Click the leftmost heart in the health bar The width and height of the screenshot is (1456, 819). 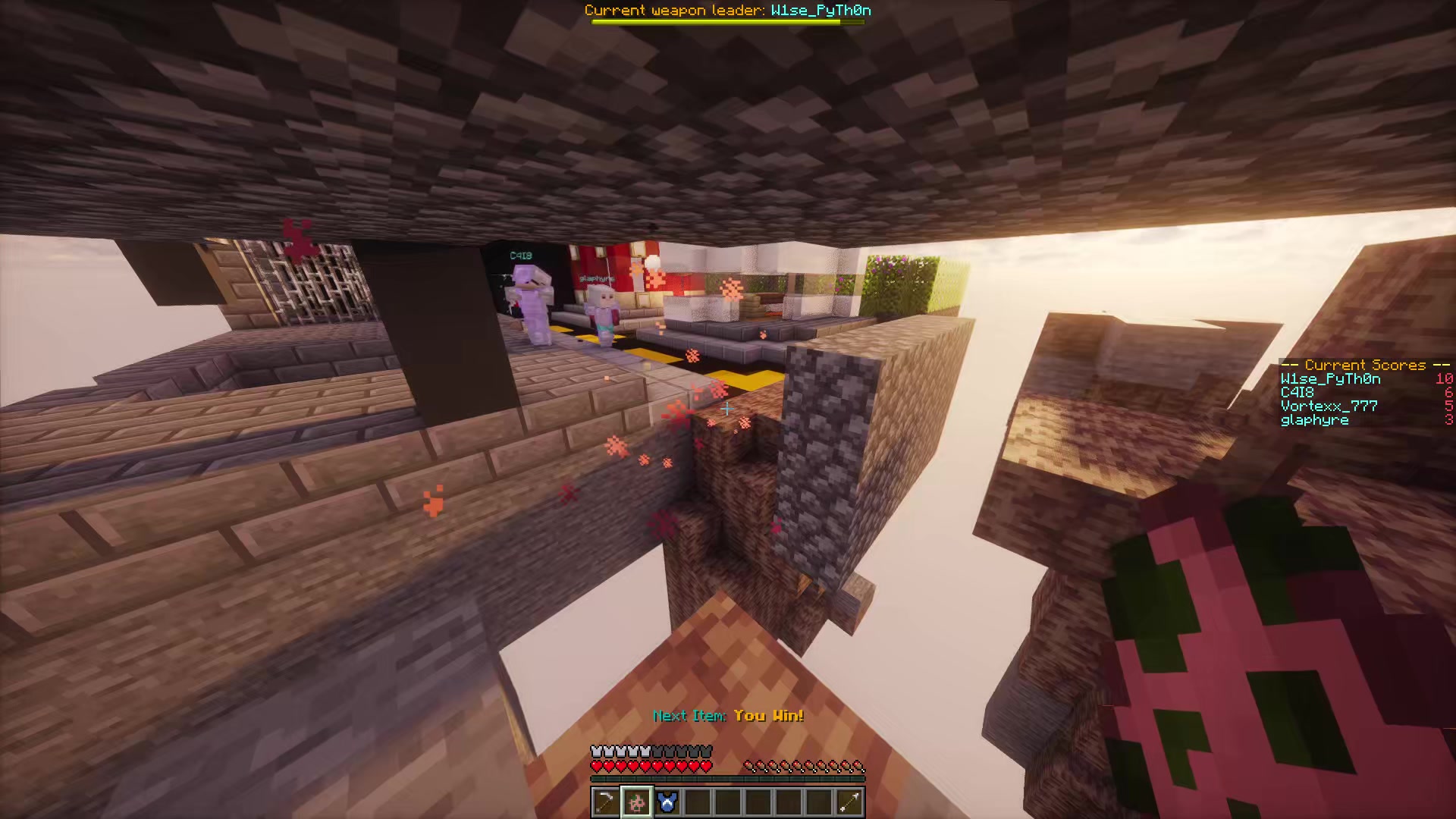coord(595,766)
